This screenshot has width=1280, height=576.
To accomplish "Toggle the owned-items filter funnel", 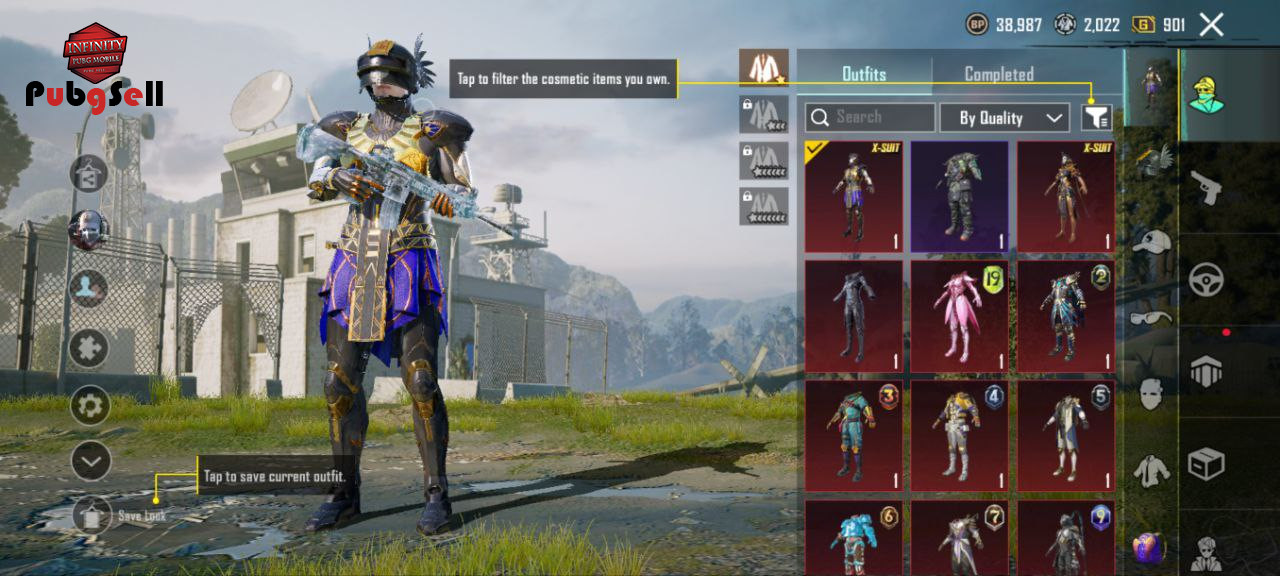I will [1096, 118].
